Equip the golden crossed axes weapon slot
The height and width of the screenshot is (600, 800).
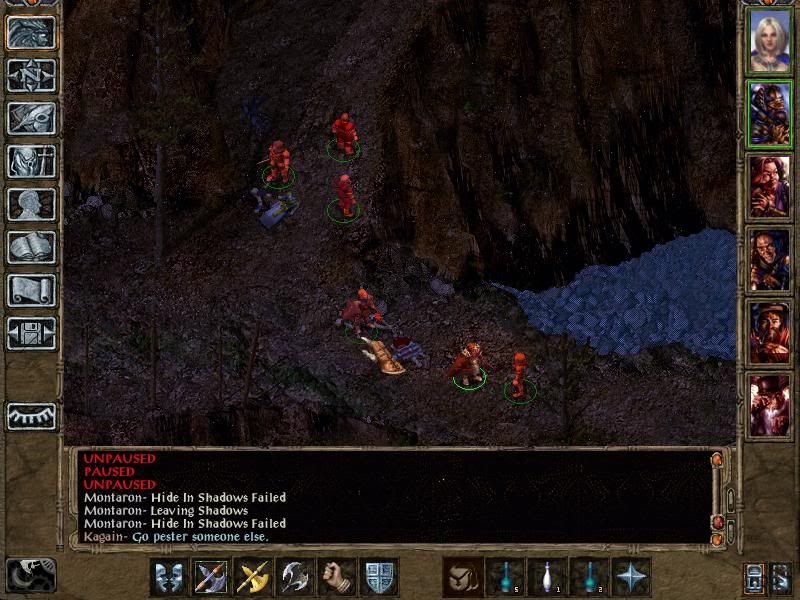(254, 577)
